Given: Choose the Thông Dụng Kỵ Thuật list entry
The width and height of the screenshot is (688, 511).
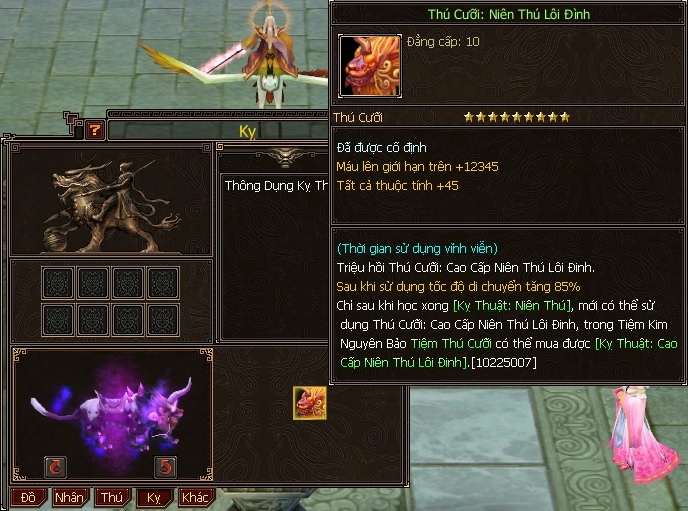Looking at the screenshot, I should 276,186.
